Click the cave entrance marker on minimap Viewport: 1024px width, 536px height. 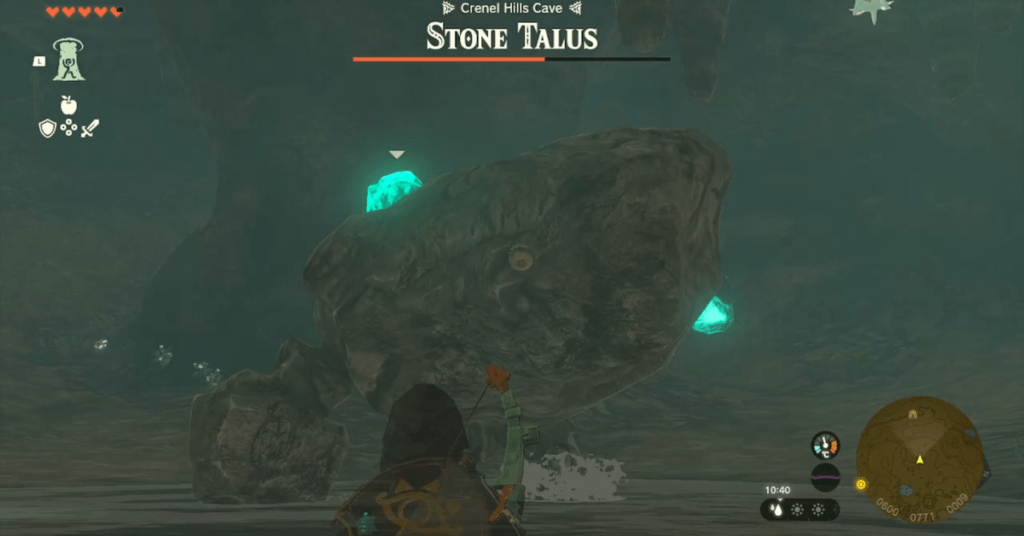[x=913, y=413]
